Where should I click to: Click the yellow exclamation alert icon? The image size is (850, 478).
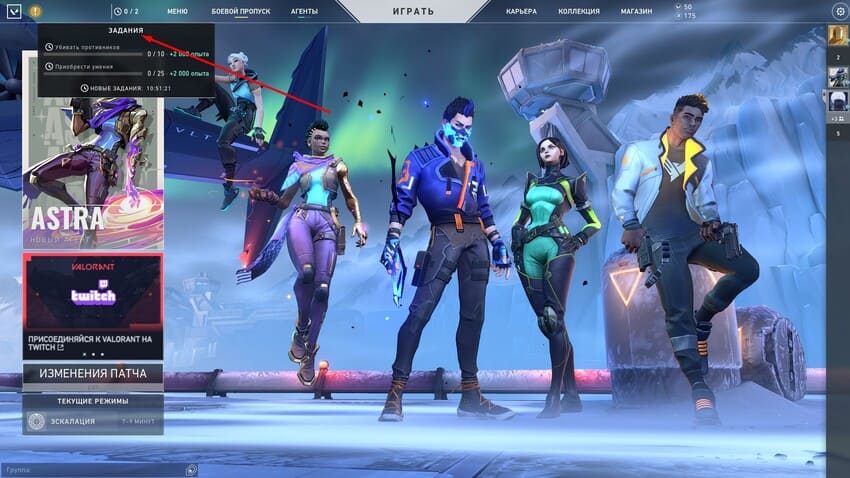36,11
